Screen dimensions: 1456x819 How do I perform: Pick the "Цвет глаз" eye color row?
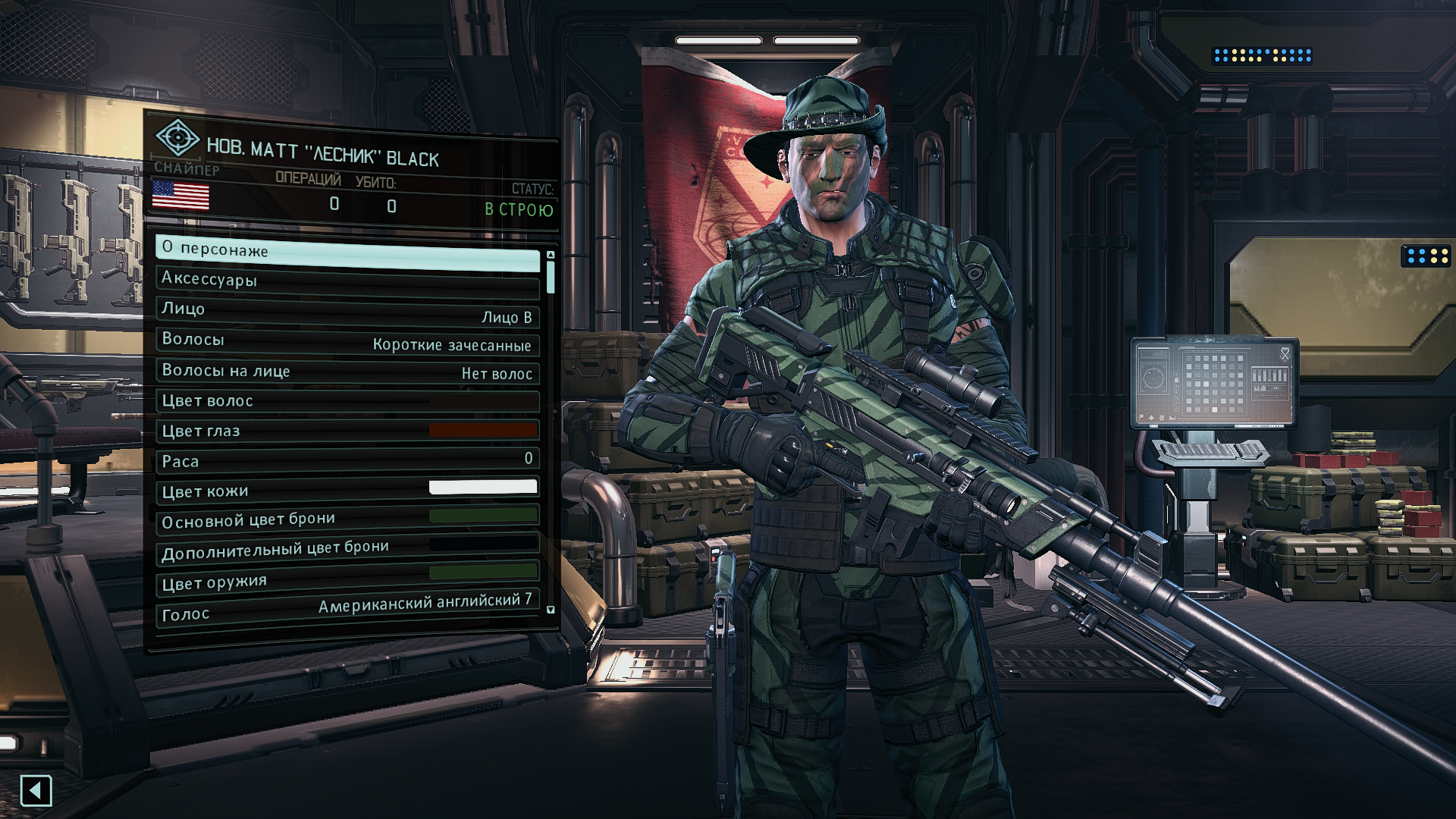(x=347, y=430)
